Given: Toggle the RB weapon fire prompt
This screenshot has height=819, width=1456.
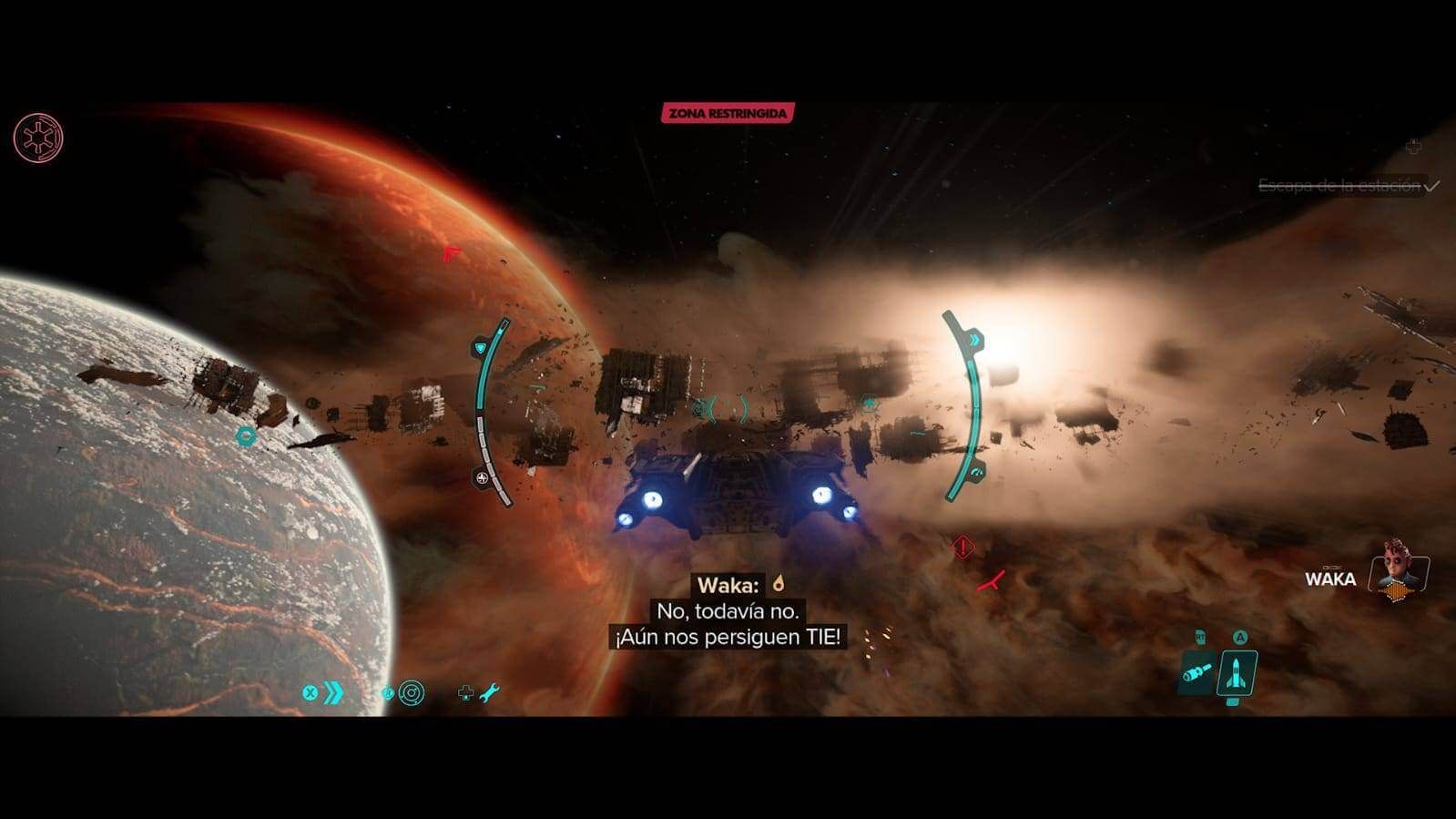Looking at the screenshot, I should (x=1198, y=636).
